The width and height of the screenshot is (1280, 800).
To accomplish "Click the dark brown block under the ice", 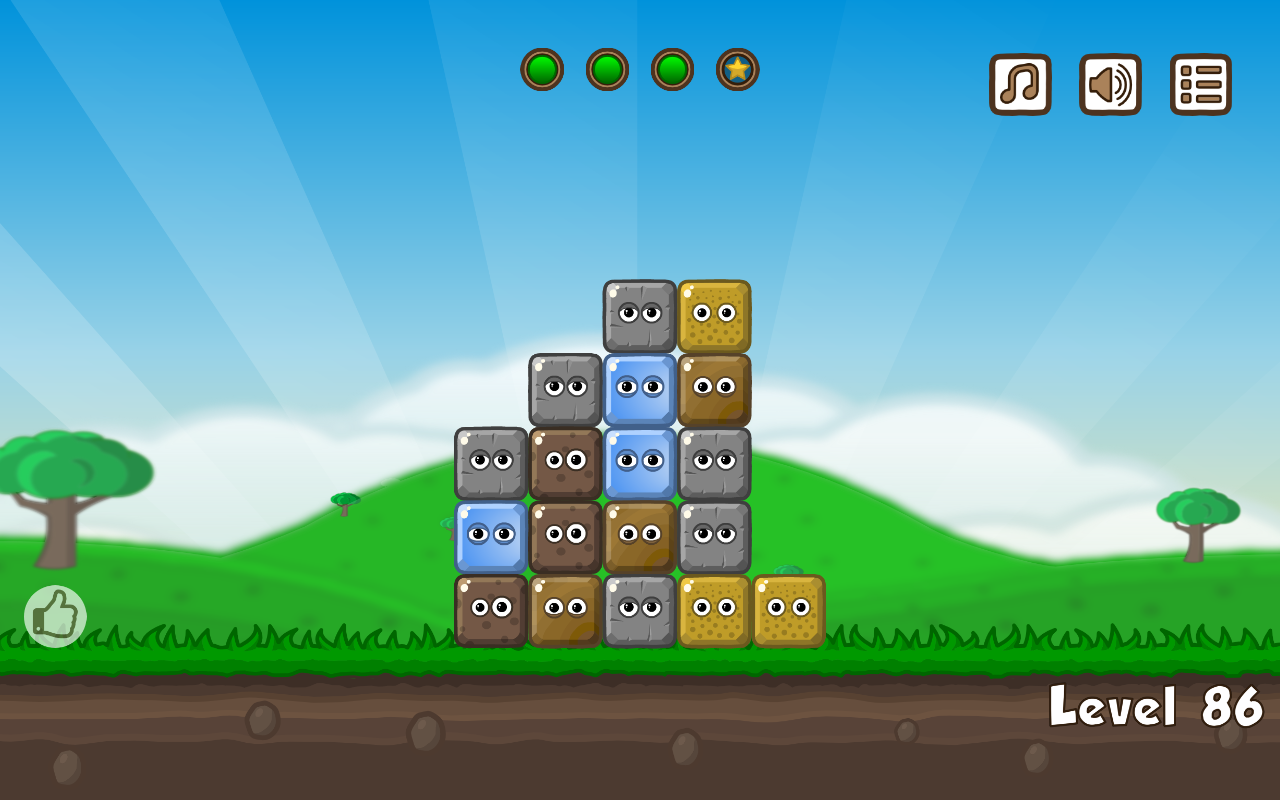I will [638, 535].
